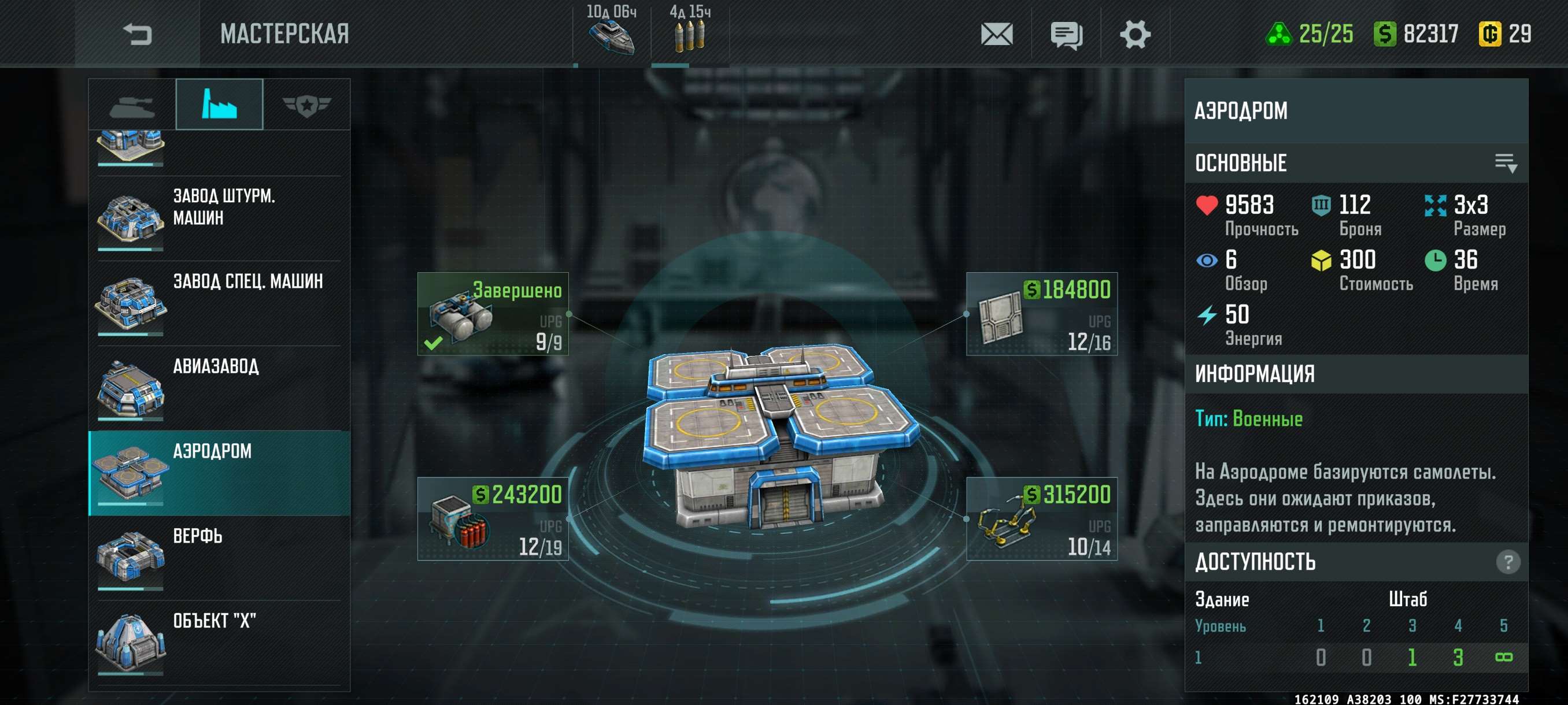Show the Доступность help question mark
The width and height of the screenshot is (1568, 705).
pyautogui.click(x=1507, y=562)
